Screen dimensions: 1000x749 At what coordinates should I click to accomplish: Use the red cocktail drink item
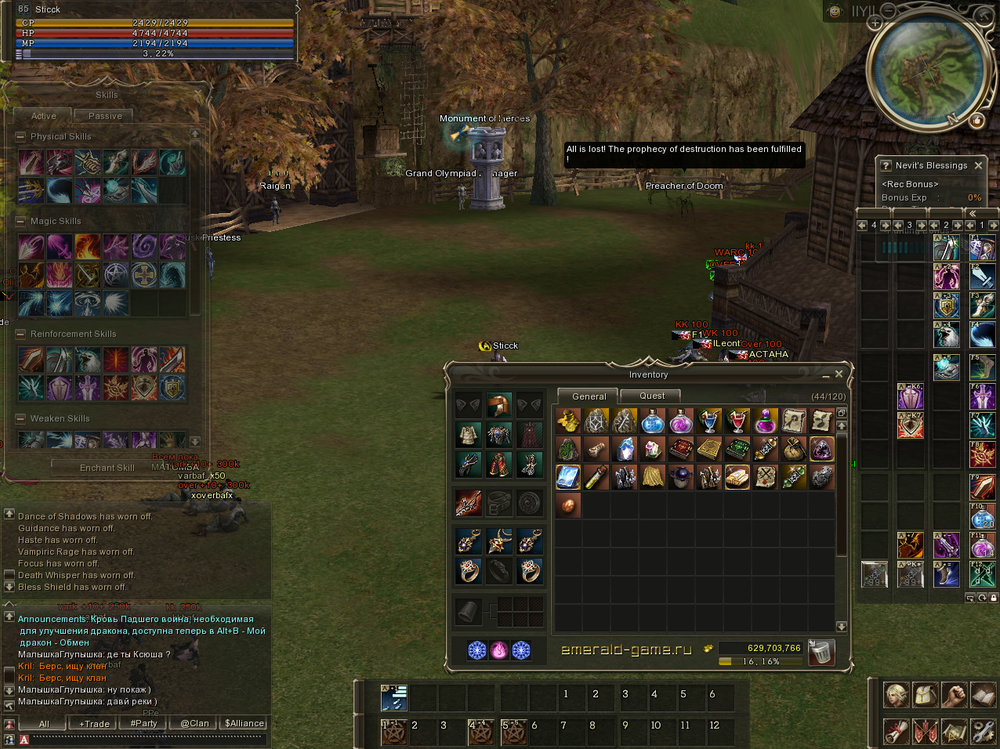tap(737, 421)
